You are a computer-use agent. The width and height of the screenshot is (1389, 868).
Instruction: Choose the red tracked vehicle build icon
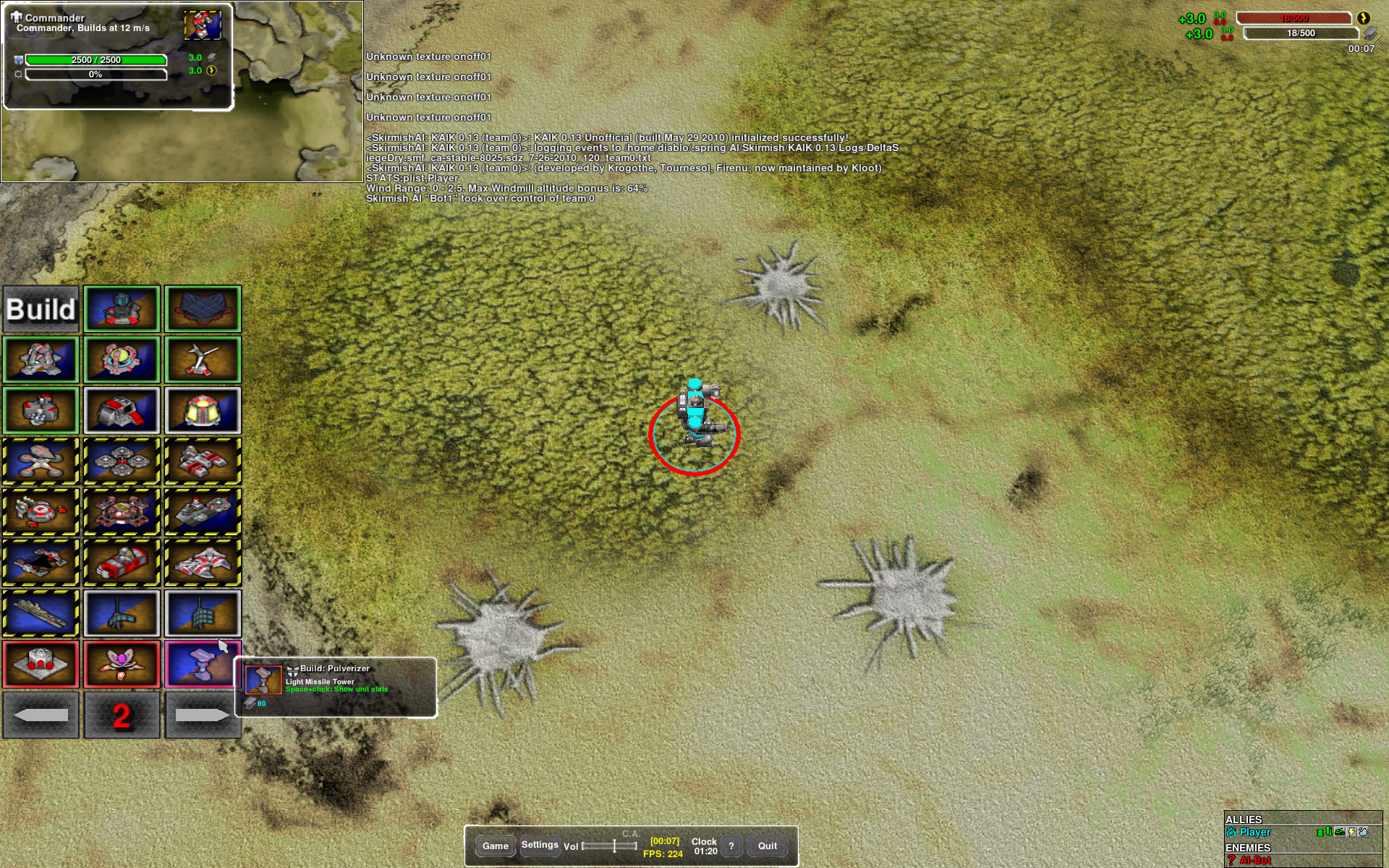(122, 563)
